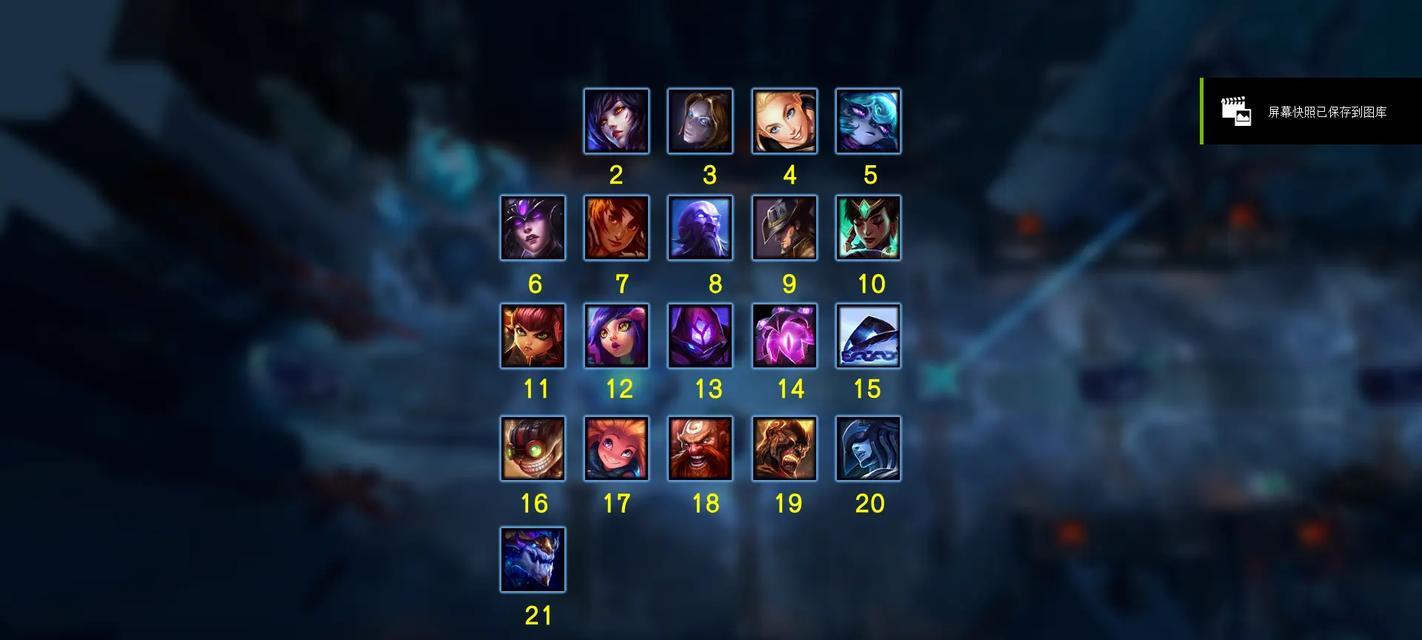
Task: Select Ryze, the blue bearded mage
Action: tap(700, 228)
